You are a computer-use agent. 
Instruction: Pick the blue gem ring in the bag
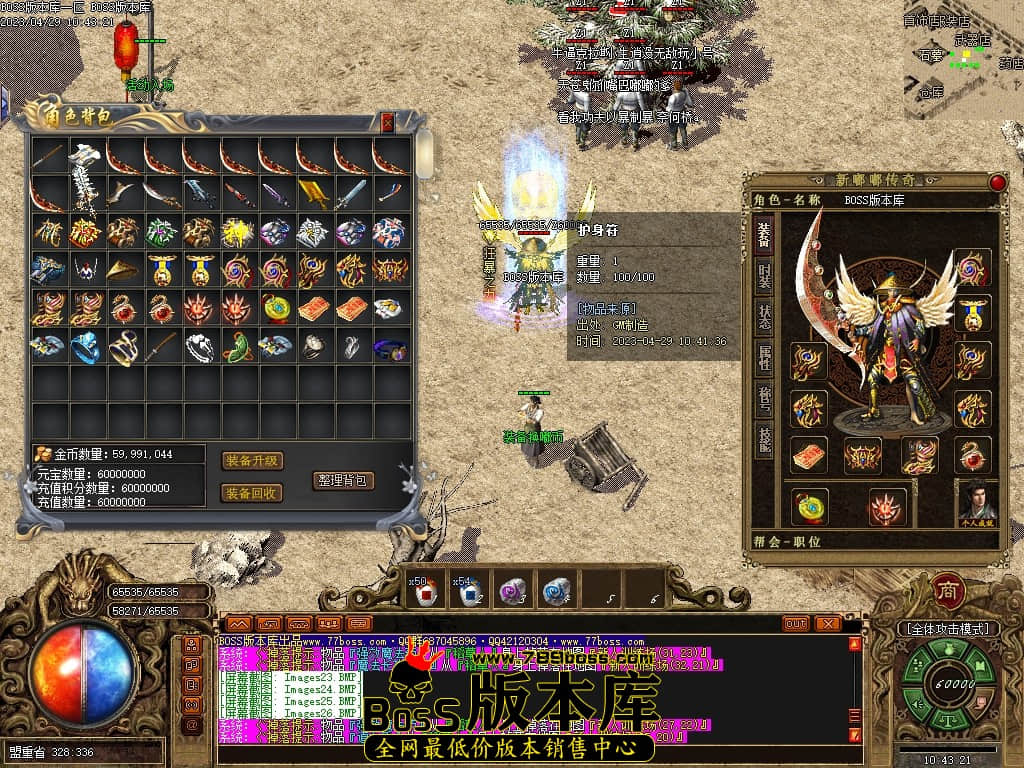(x=87, y=347)
